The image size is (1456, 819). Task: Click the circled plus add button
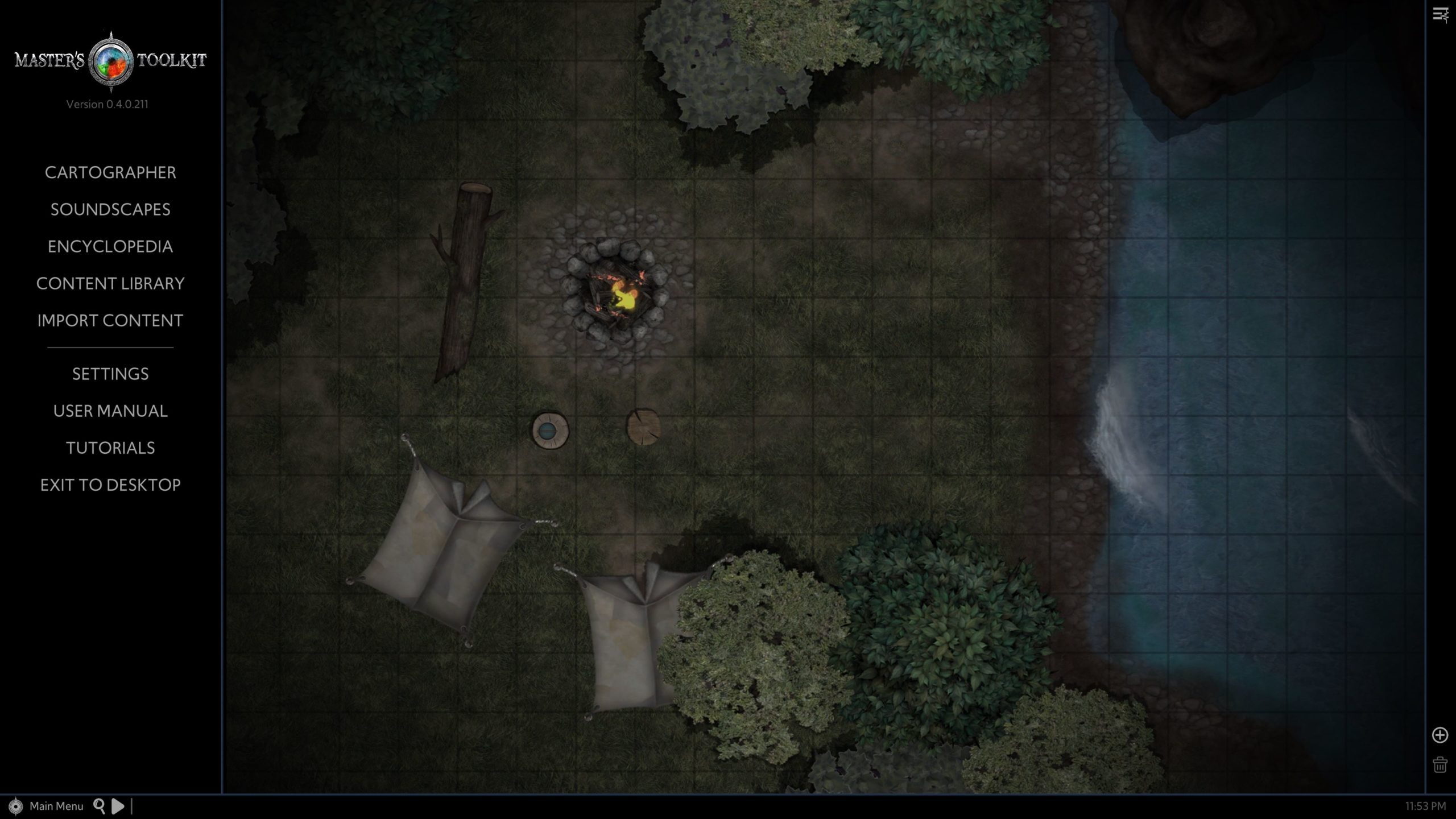[1440, 735]
